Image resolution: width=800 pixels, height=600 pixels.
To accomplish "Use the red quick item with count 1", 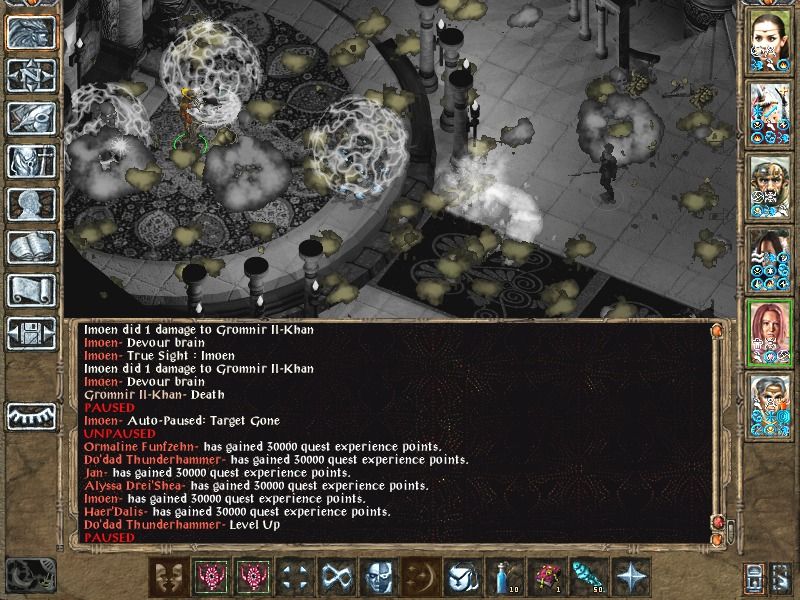I will [547, 577].
